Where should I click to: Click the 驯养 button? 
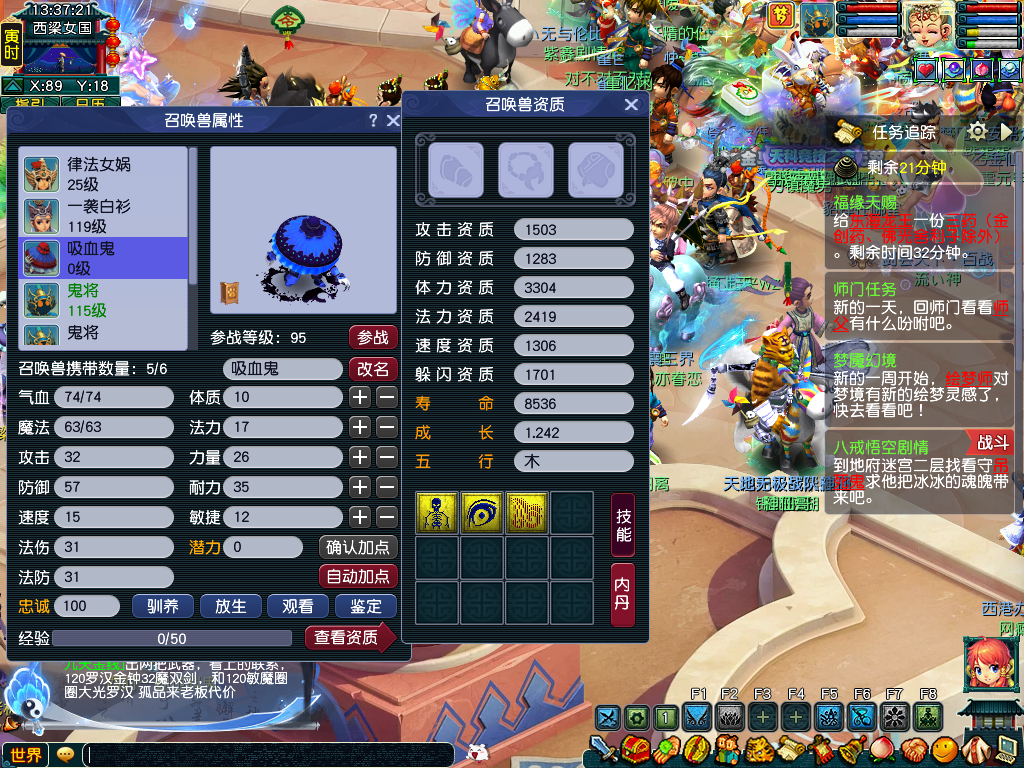(x=162, y=606)
